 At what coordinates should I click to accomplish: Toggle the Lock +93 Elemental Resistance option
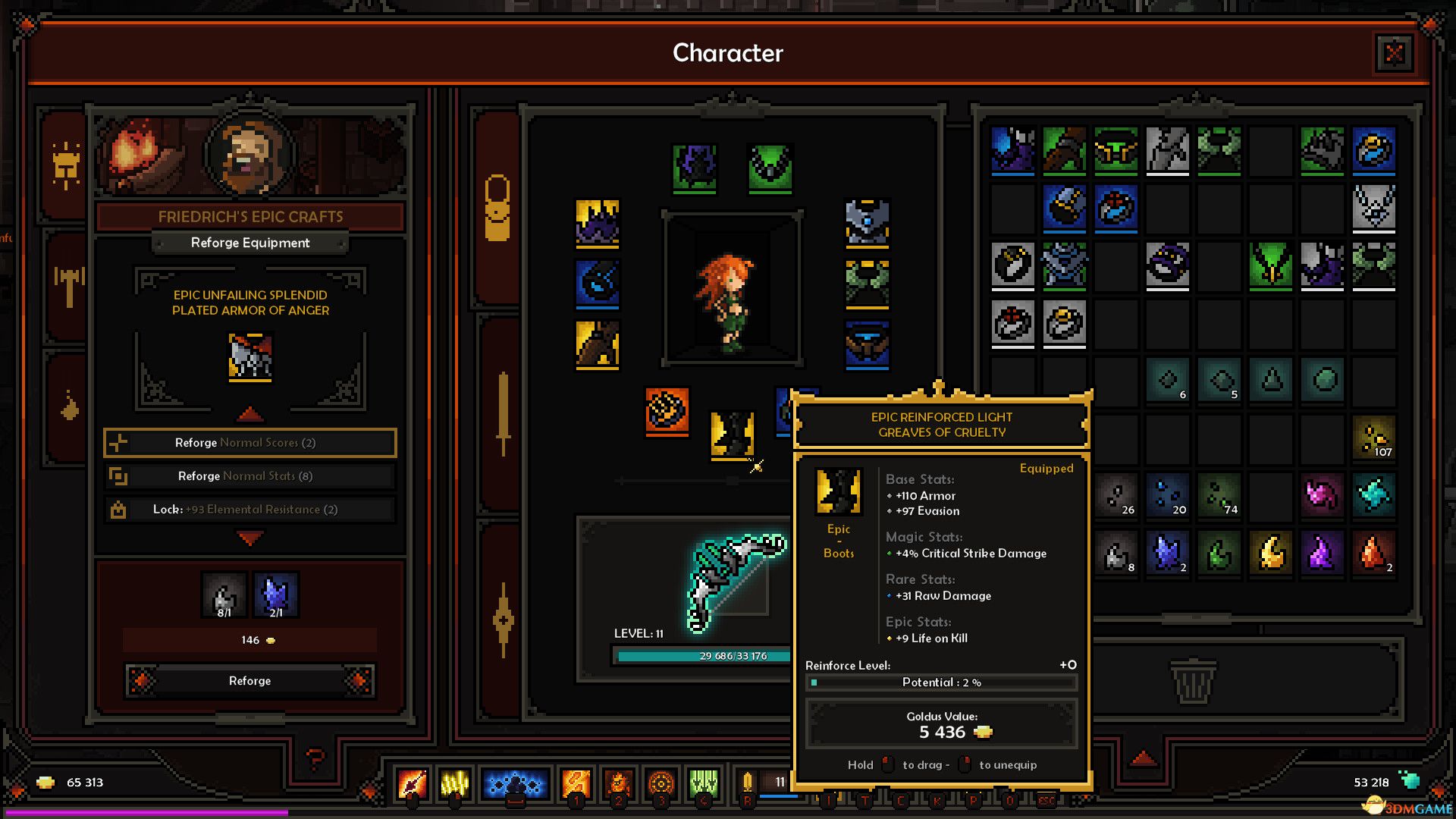click(x=249, y=509)
